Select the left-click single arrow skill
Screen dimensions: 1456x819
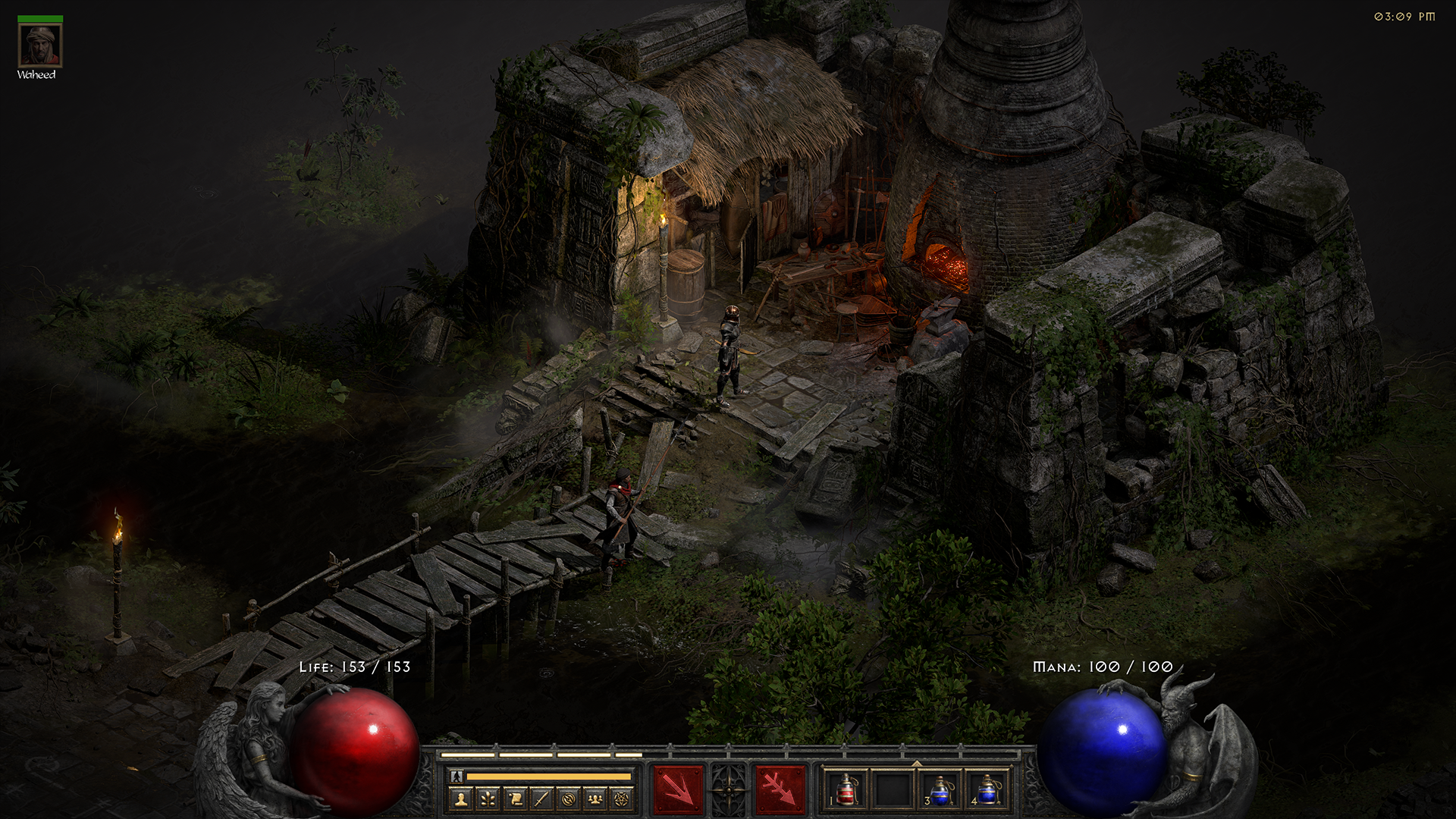[678, 790]
